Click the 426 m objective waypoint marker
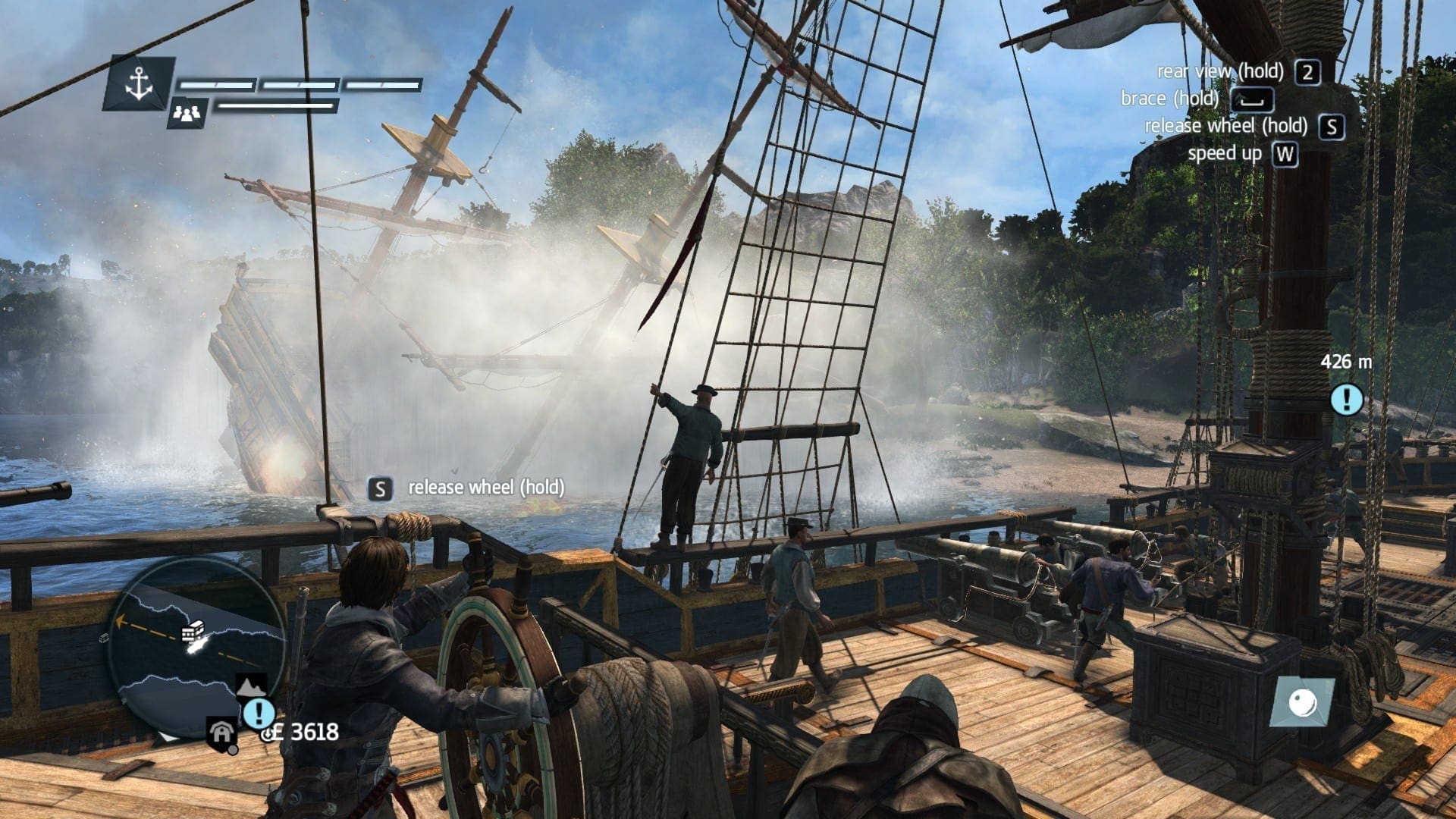Screen dimensions: 1456x819 (1347, 399)
